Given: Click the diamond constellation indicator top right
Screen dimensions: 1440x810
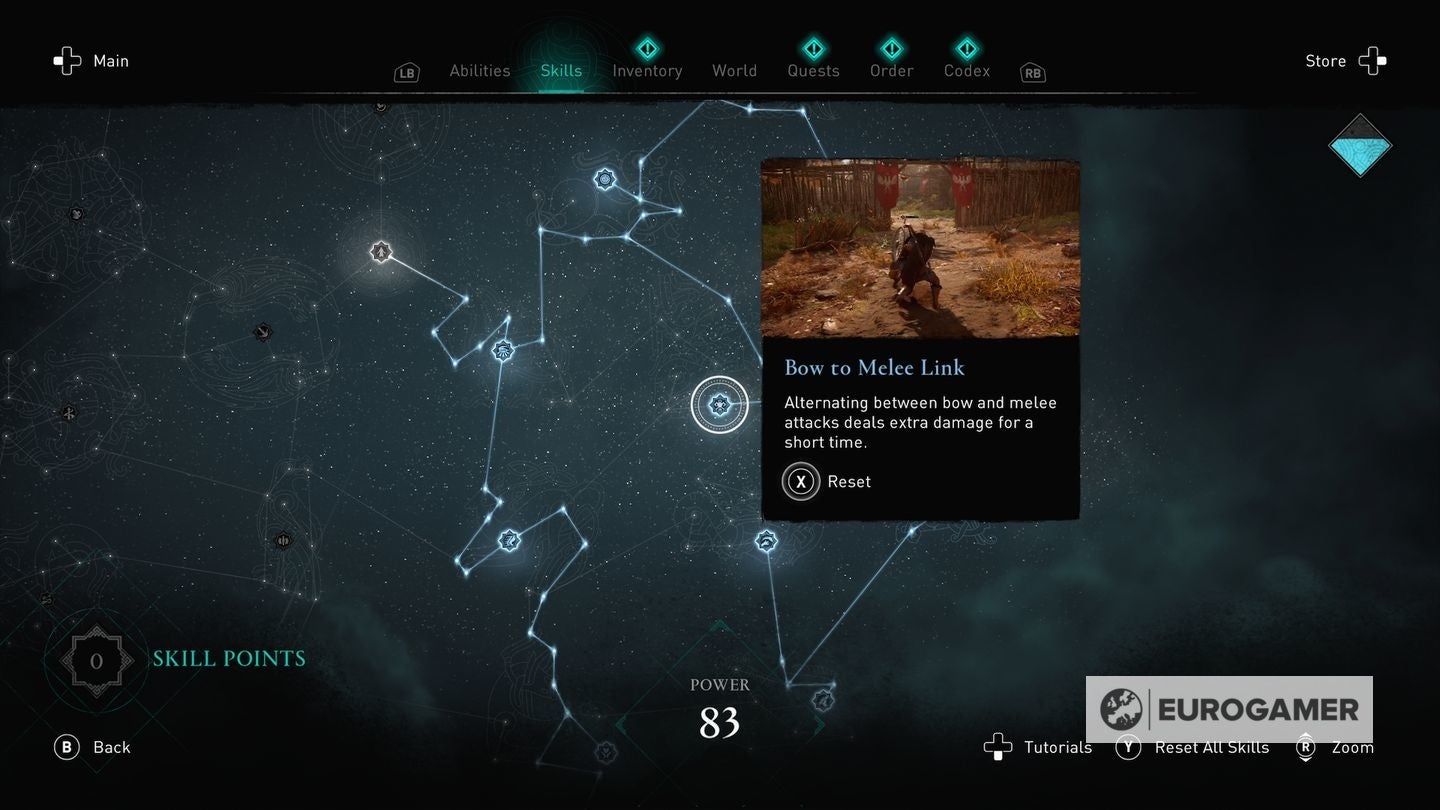Looking at the screenshot, I should (1361, 145).
